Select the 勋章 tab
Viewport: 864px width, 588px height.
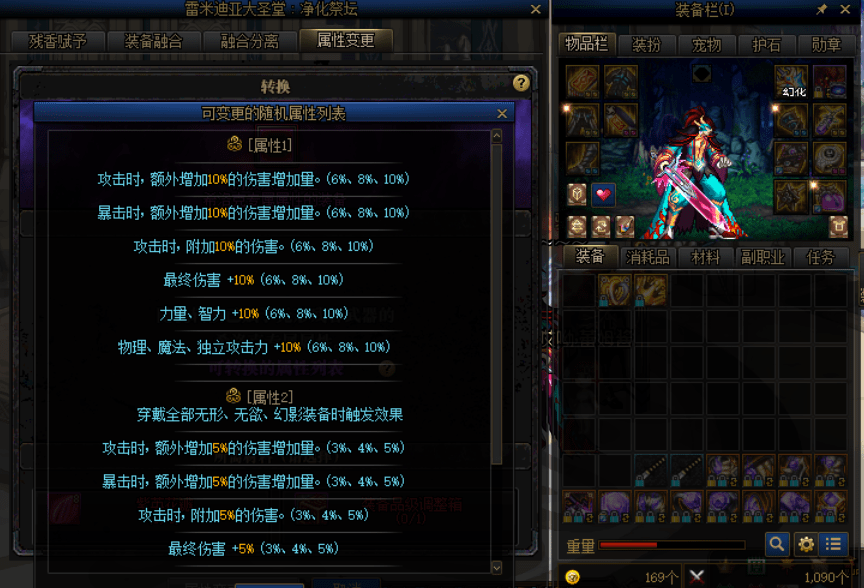point(826,45)
